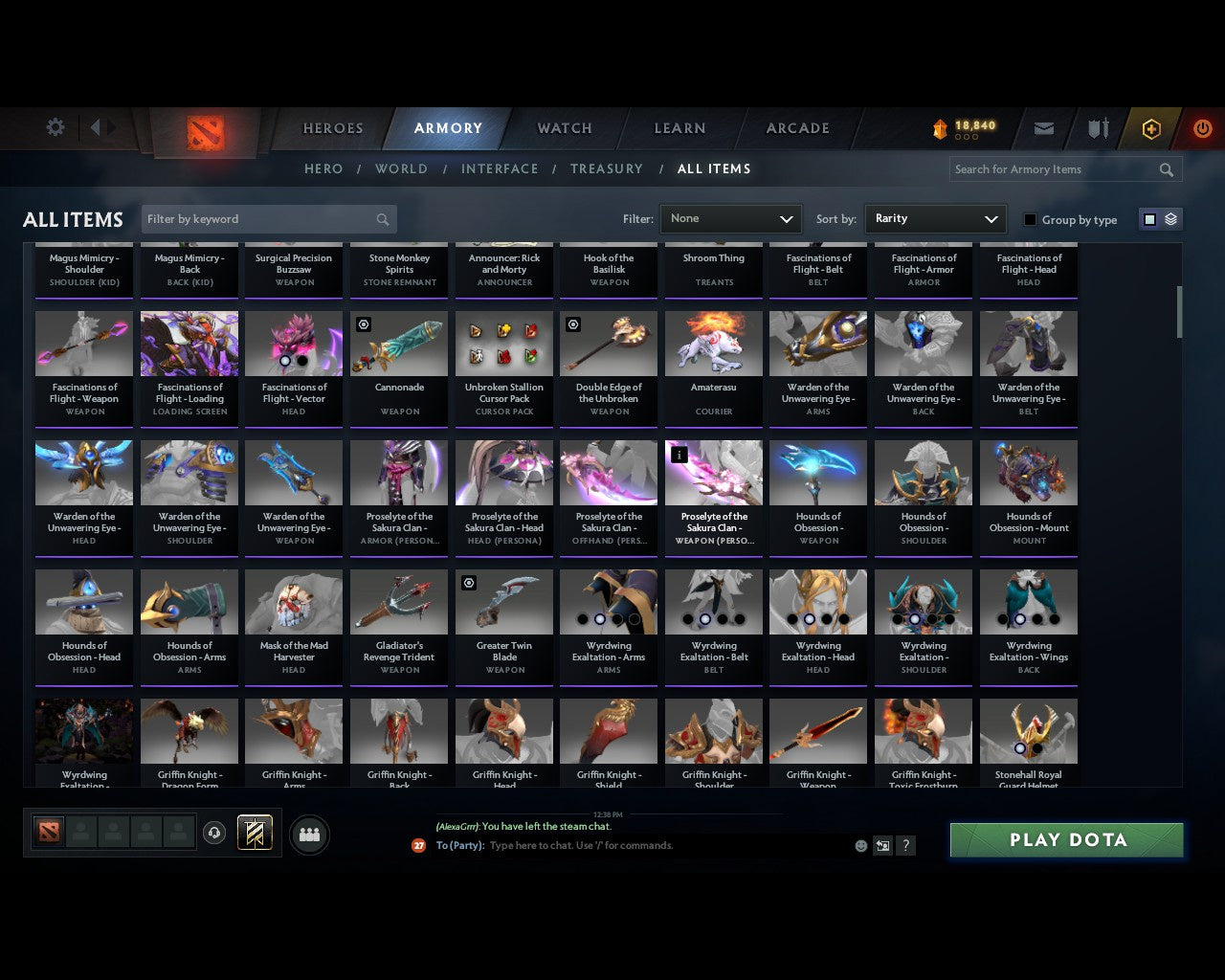Click the friends list icon near chat

[308, 834]
